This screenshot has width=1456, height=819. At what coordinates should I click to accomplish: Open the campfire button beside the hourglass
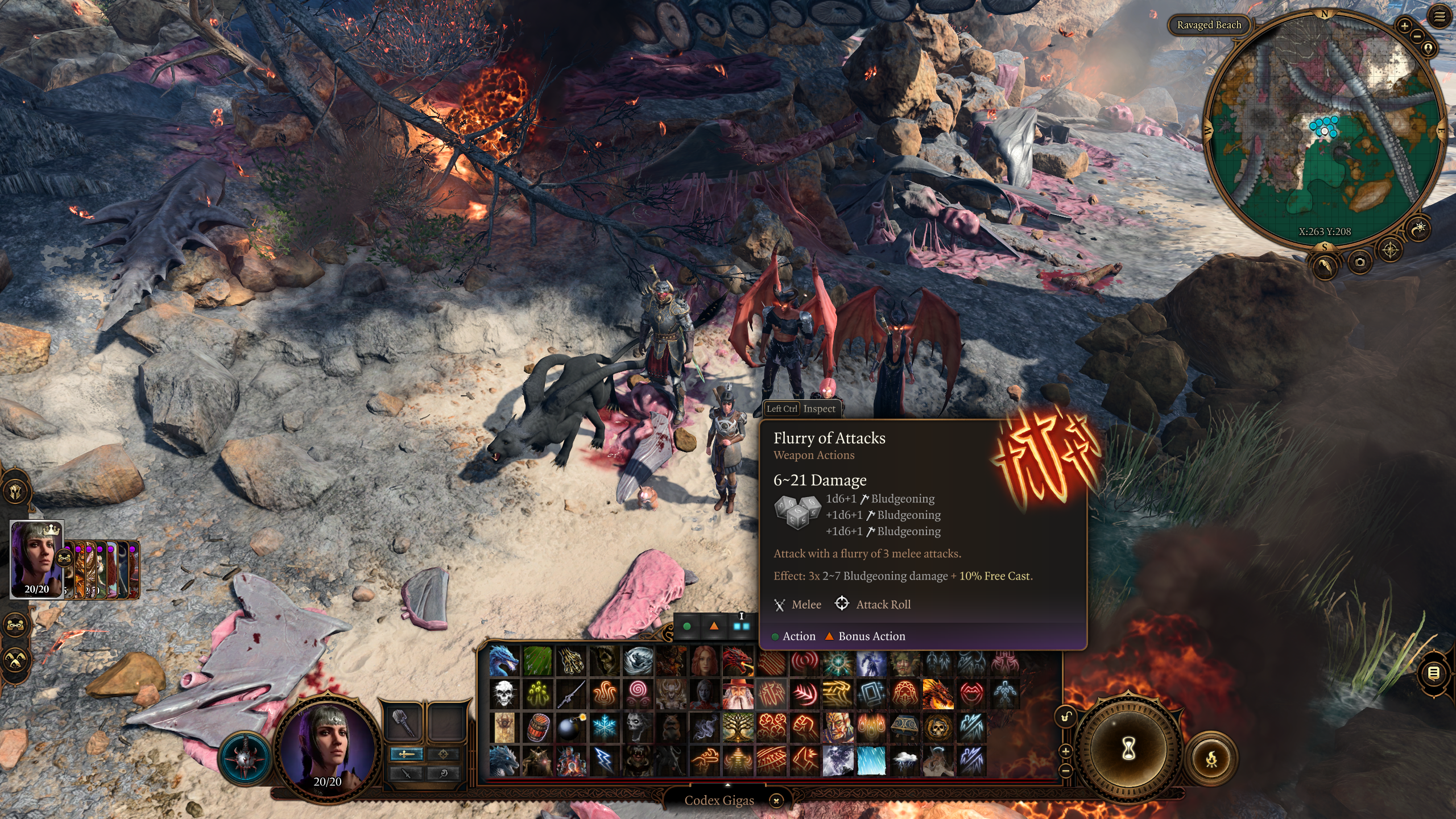tap(1211, 758)
